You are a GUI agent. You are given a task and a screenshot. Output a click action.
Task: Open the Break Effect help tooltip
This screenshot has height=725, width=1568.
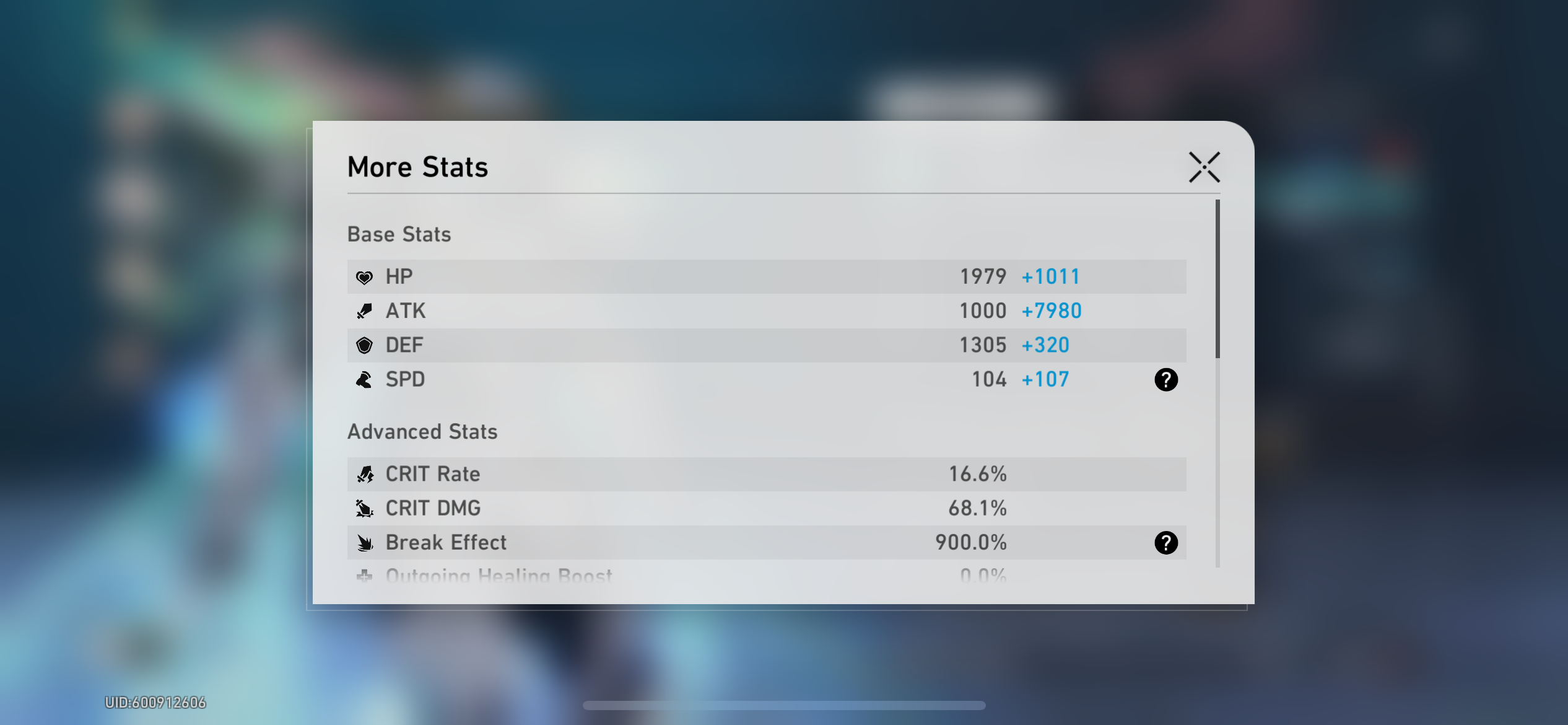(1167, 543)
